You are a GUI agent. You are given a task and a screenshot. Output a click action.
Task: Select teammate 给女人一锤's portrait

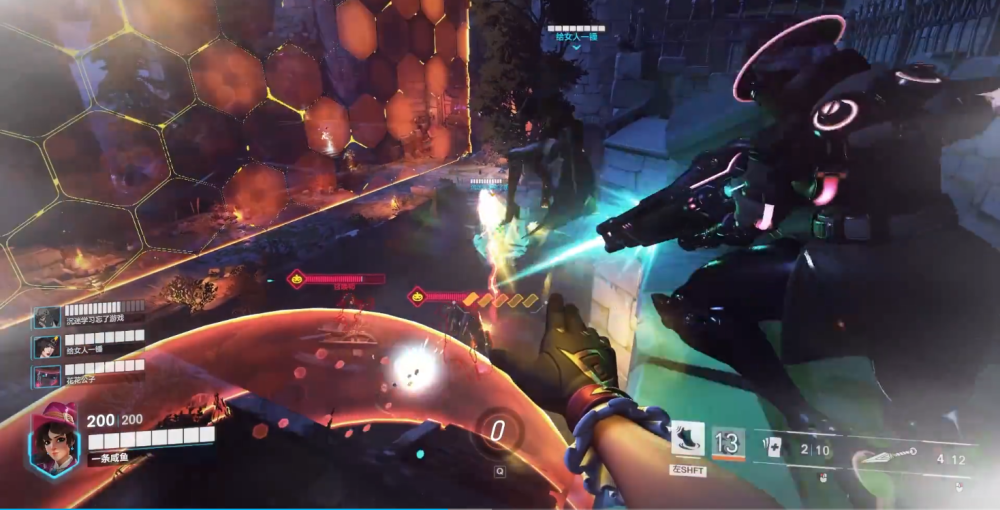[x=46, y=347]
